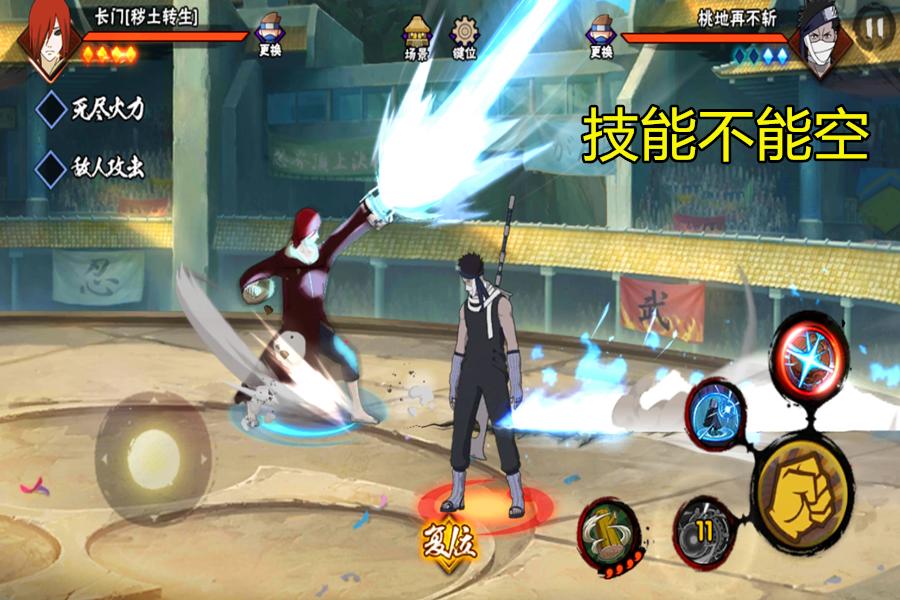Viewport: 900px width, 600px height.
Task: Trigger the log substitution technique icon
Action: 610,528
